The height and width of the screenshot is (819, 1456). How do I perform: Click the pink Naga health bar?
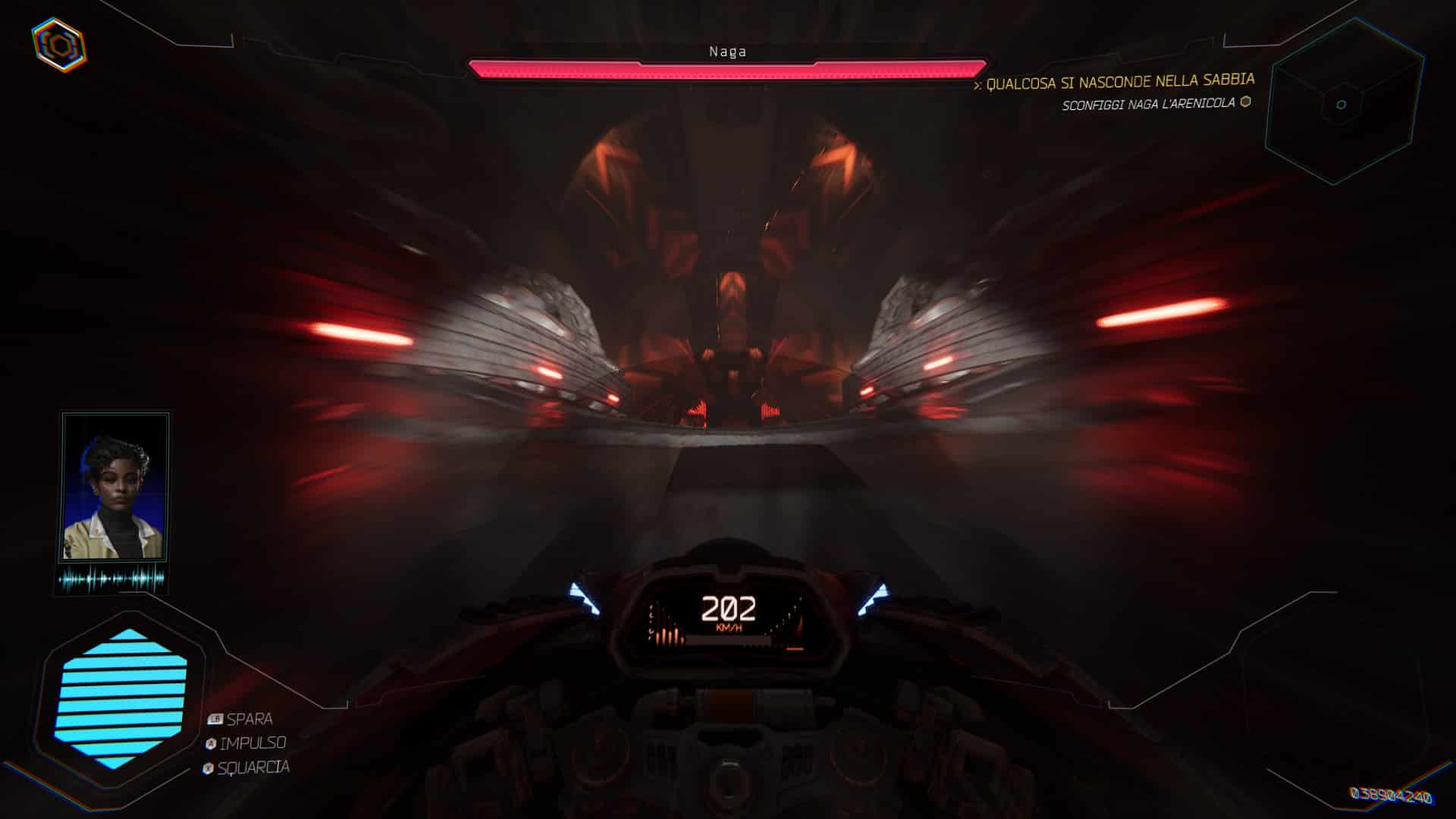pyautogui.click(x=728, y=68)
